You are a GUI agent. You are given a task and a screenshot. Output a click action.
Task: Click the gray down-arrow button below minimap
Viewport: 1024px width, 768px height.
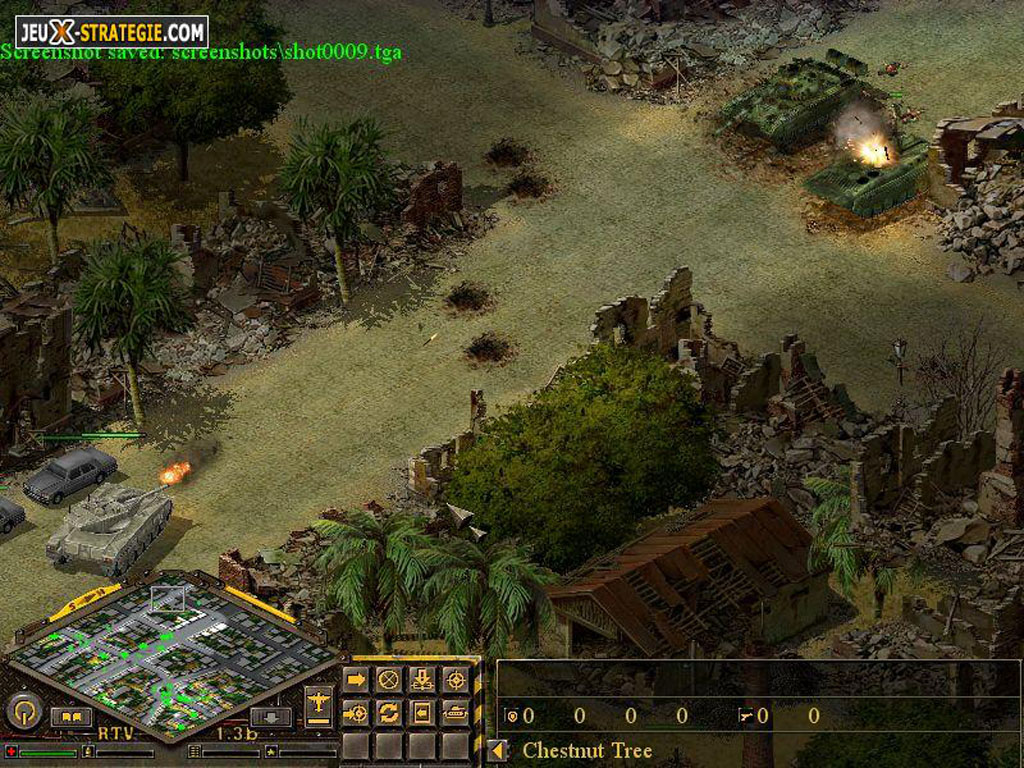(x=270, y=717)
